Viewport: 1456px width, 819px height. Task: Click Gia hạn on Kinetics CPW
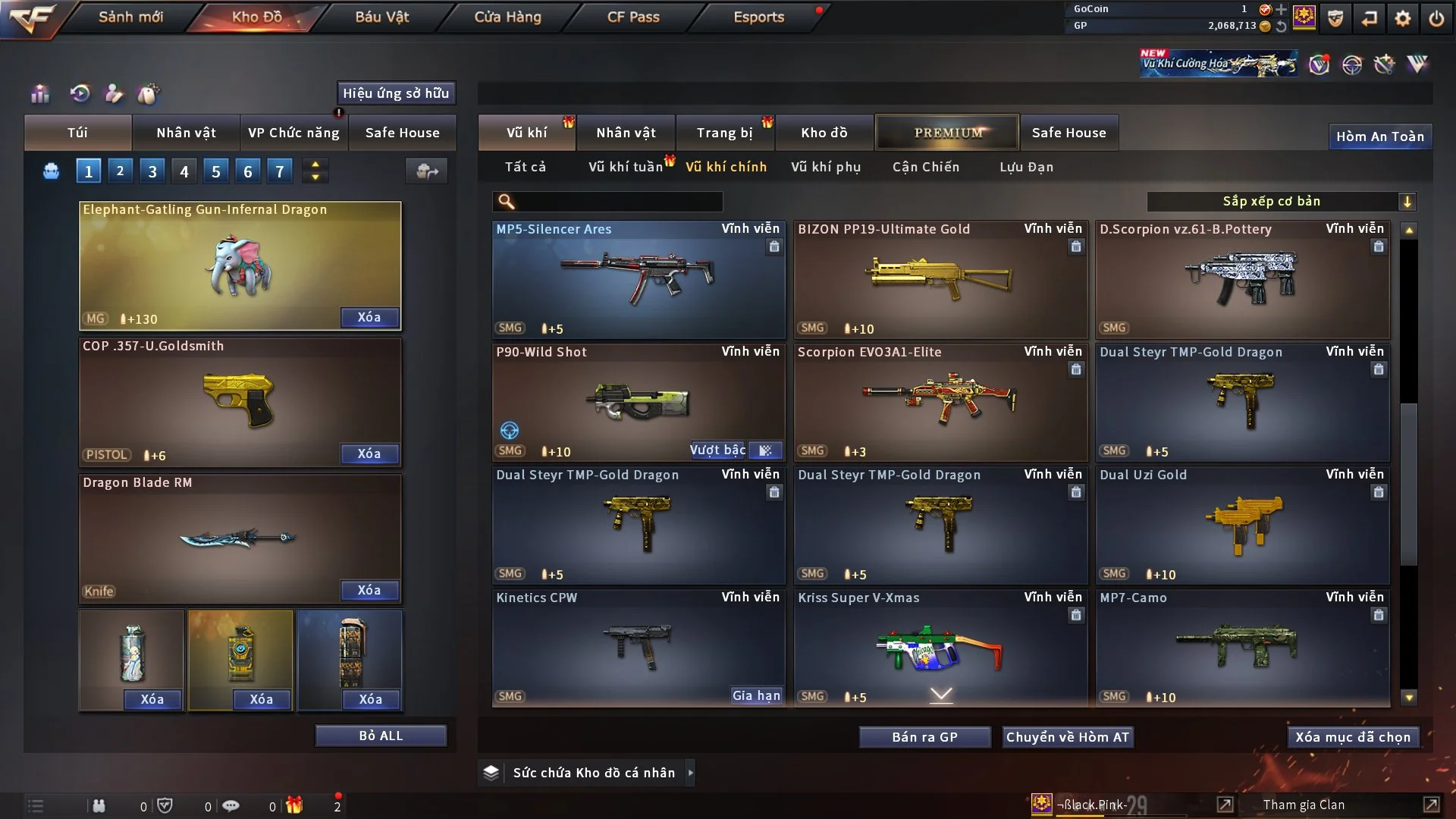pyautogui.click(x=755, y=695)
